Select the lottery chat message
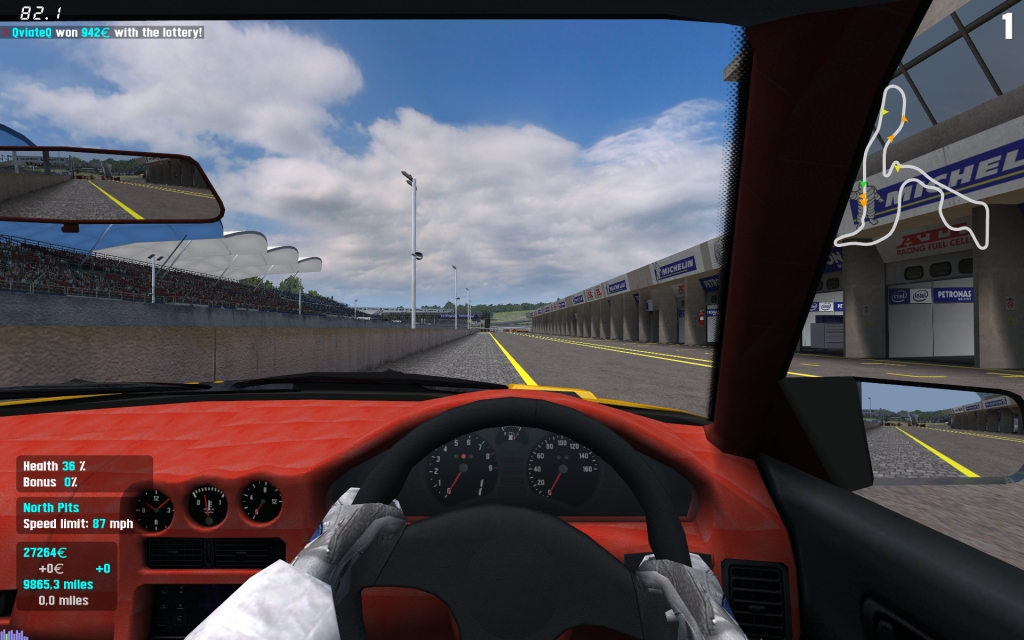Image resolution: width=1024 pixels, height=640 pixels. tap(107, 32)
